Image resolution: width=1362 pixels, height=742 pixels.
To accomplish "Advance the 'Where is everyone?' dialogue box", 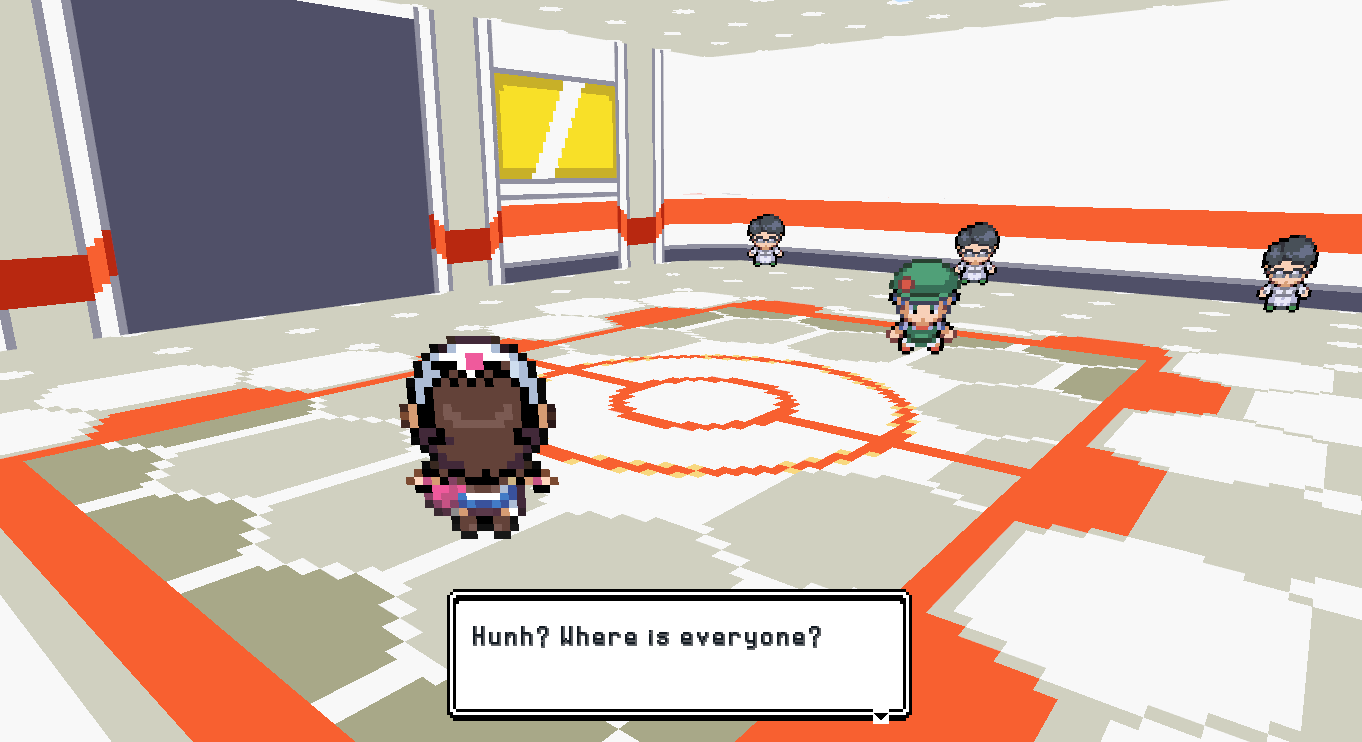I will [x=679, y=654].
